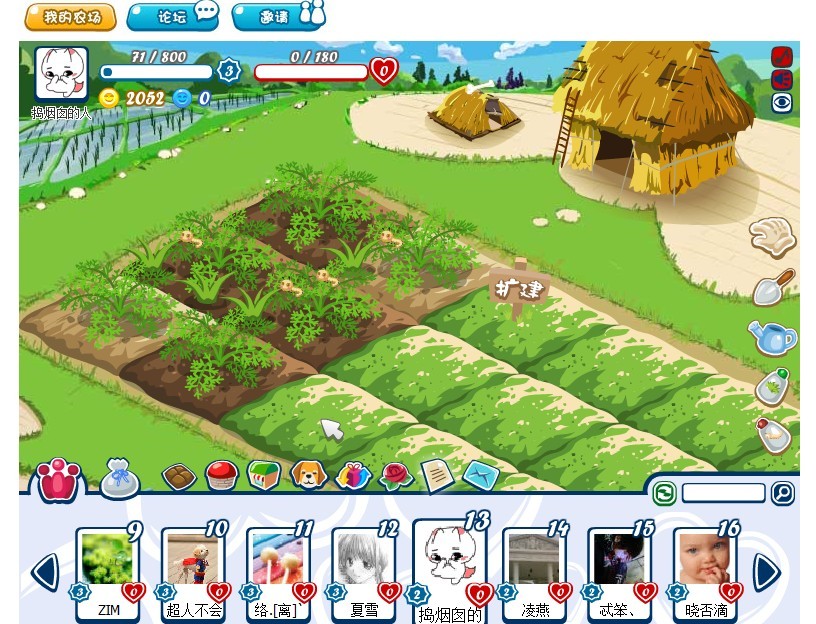The image size is (816, 624).
Task: Pick the blue watering can tool
Action: pyautogui.click(x=773, y=337)
